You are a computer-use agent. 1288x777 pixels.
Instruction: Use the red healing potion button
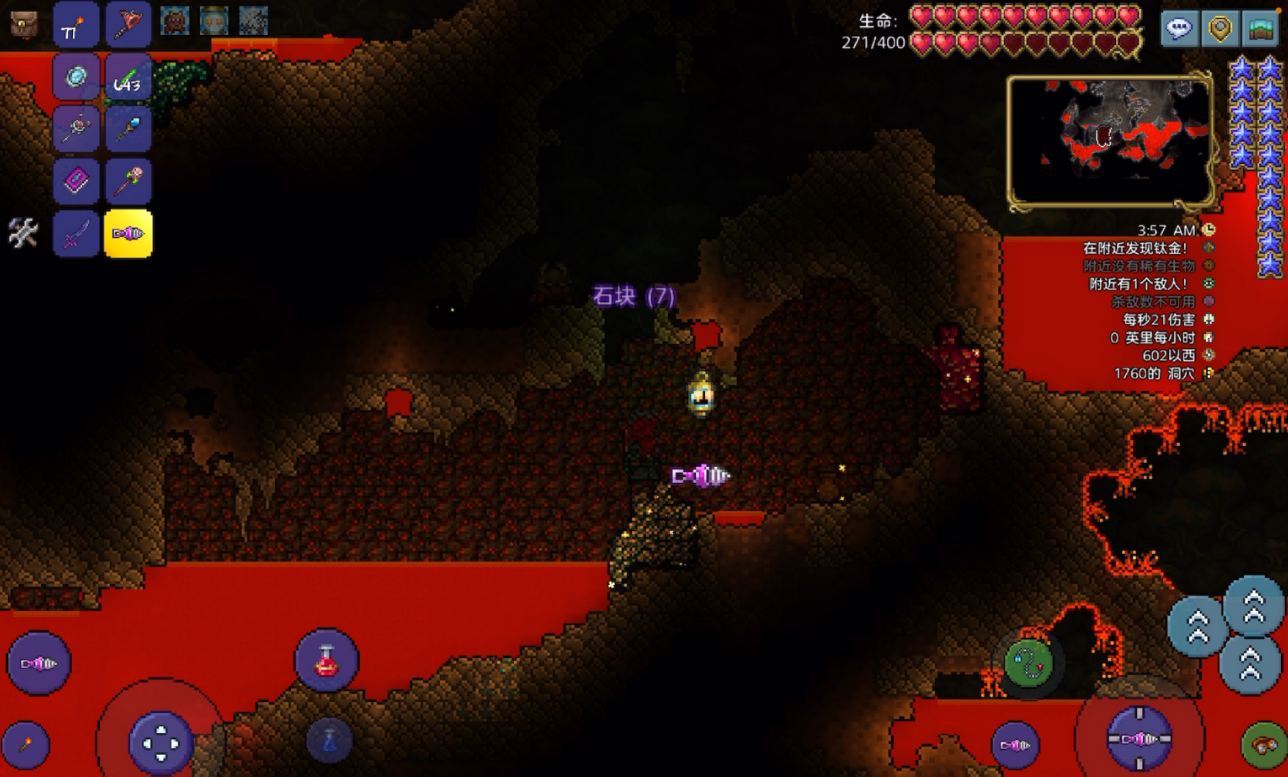coord(326,660)
